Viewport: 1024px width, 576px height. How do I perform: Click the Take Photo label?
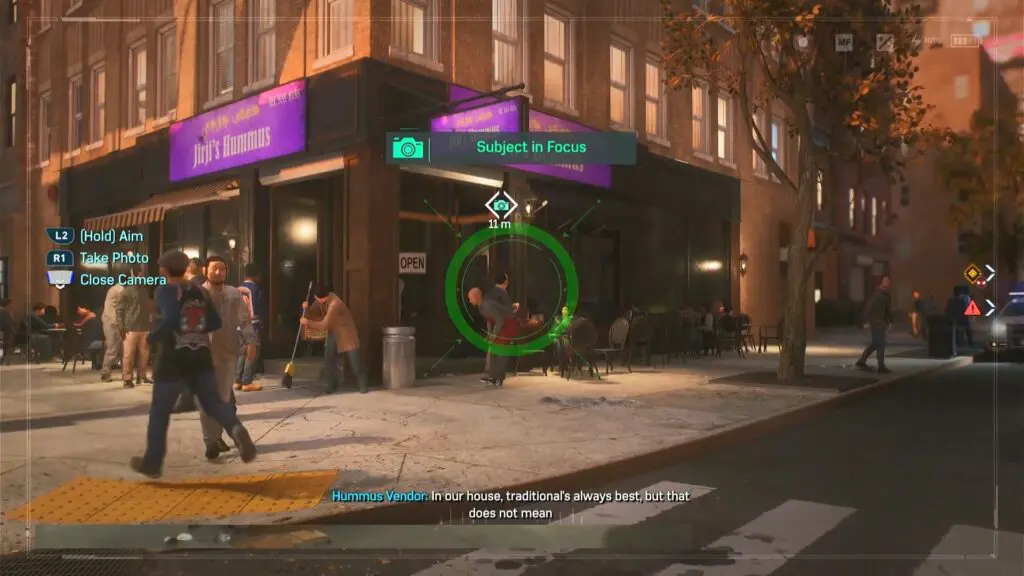[114, 258]
